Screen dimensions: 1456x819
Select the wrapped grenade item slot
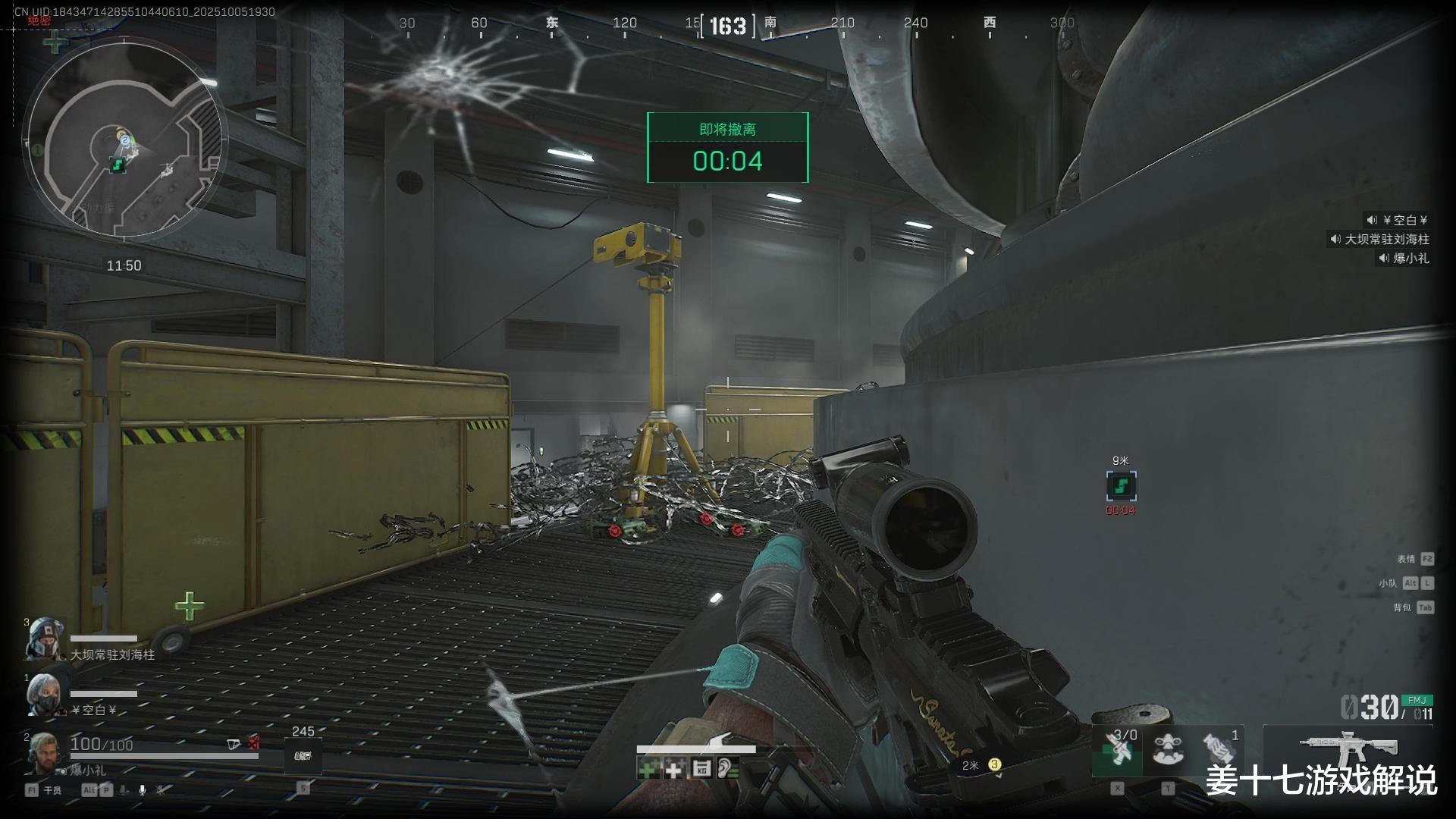point(1219,749)
